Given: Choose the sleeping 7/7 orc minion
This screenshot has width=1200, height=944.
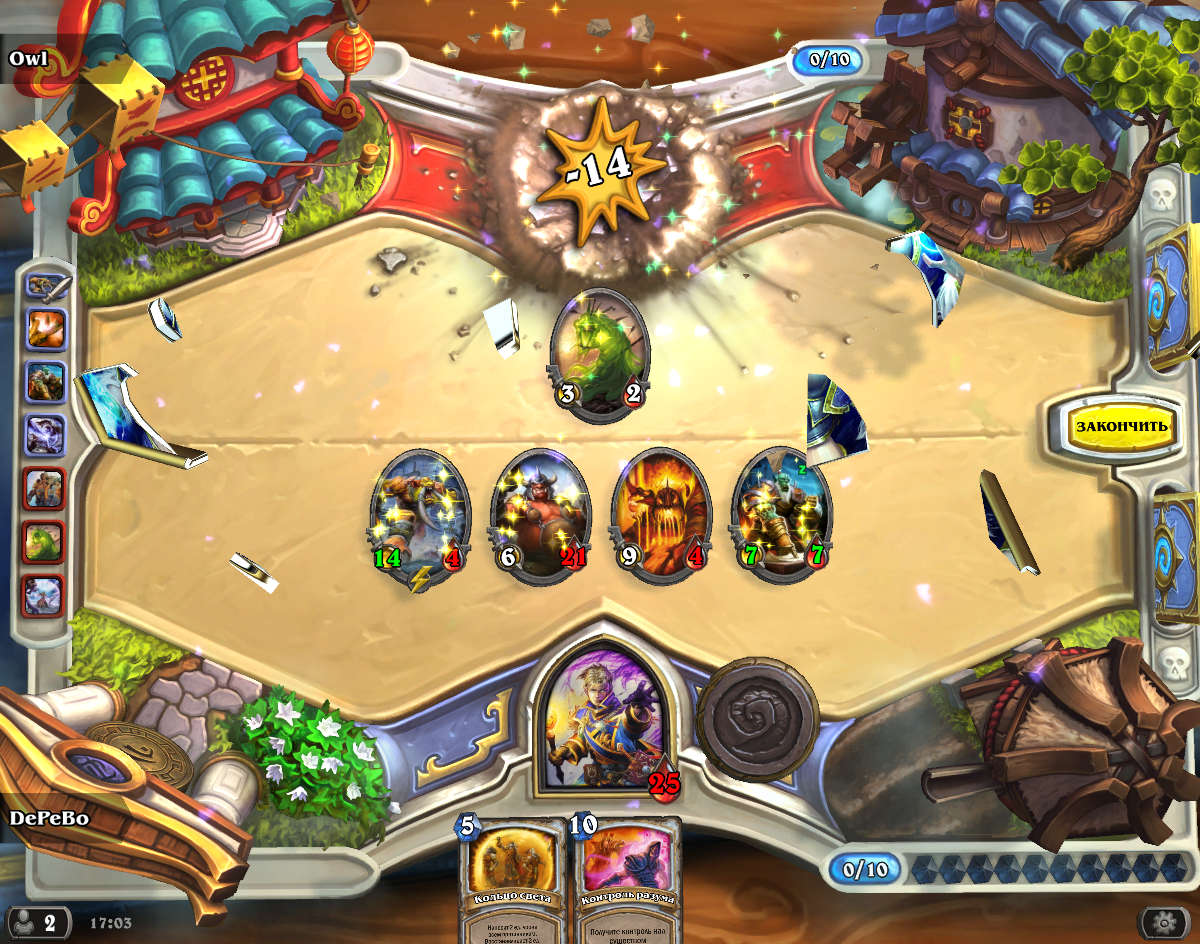Looking at the screenshot, I should tap(781, 516).
